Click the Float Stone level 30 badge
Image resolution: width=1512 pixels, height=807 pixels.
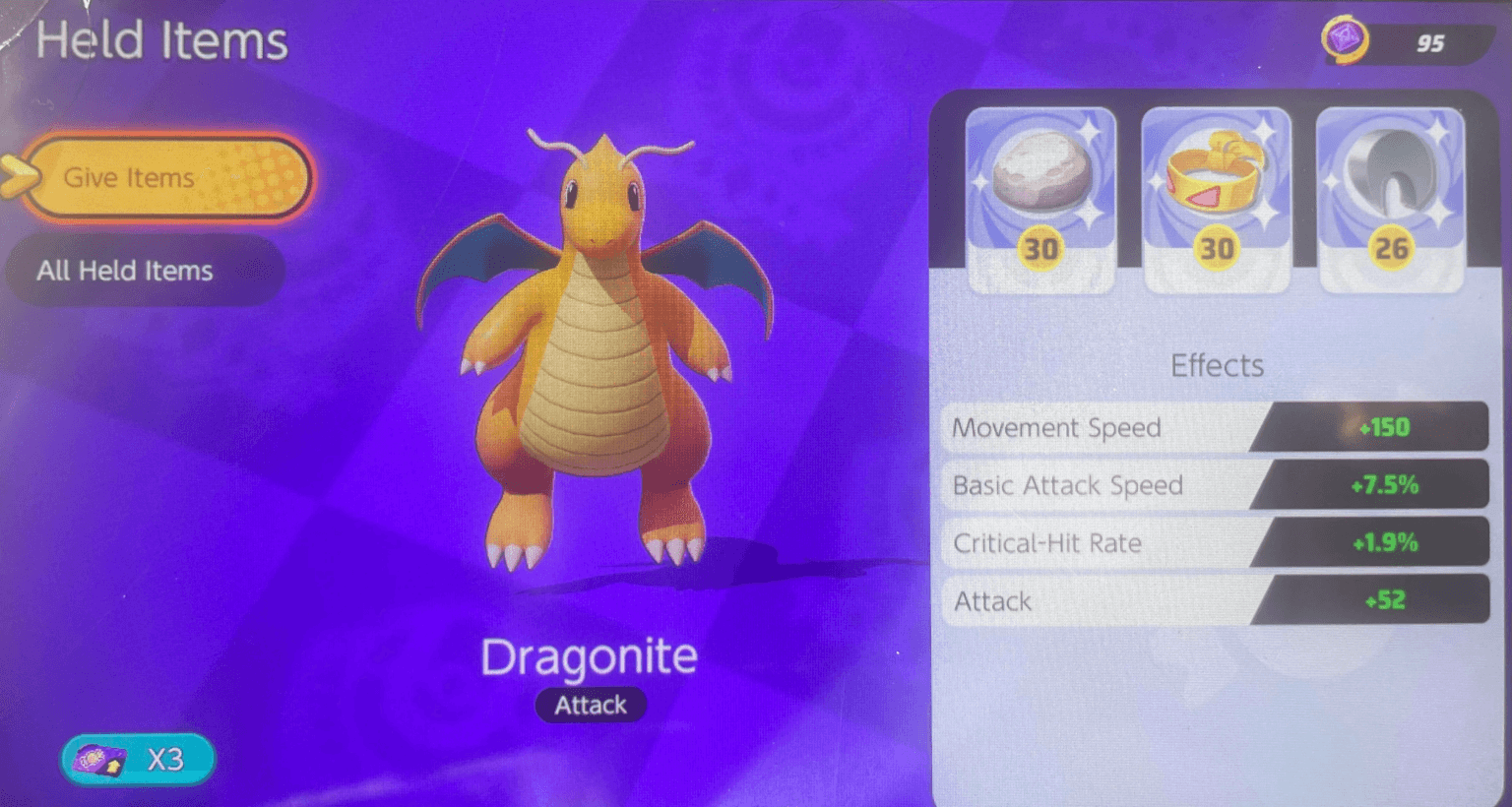pos(1040,249)
